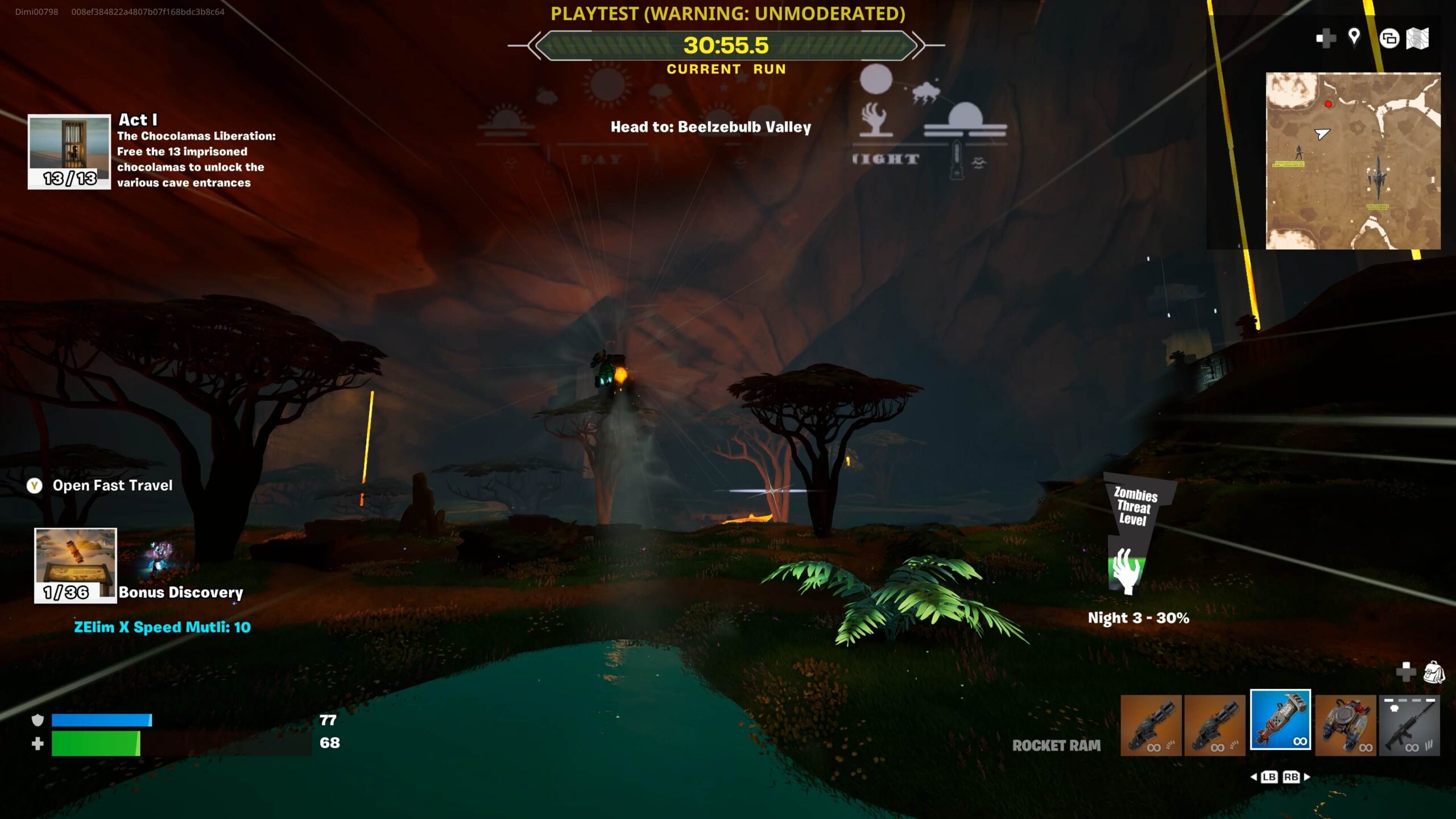
Task: Select the armed character marker on minimap
Action: [x=1298, y=152]
